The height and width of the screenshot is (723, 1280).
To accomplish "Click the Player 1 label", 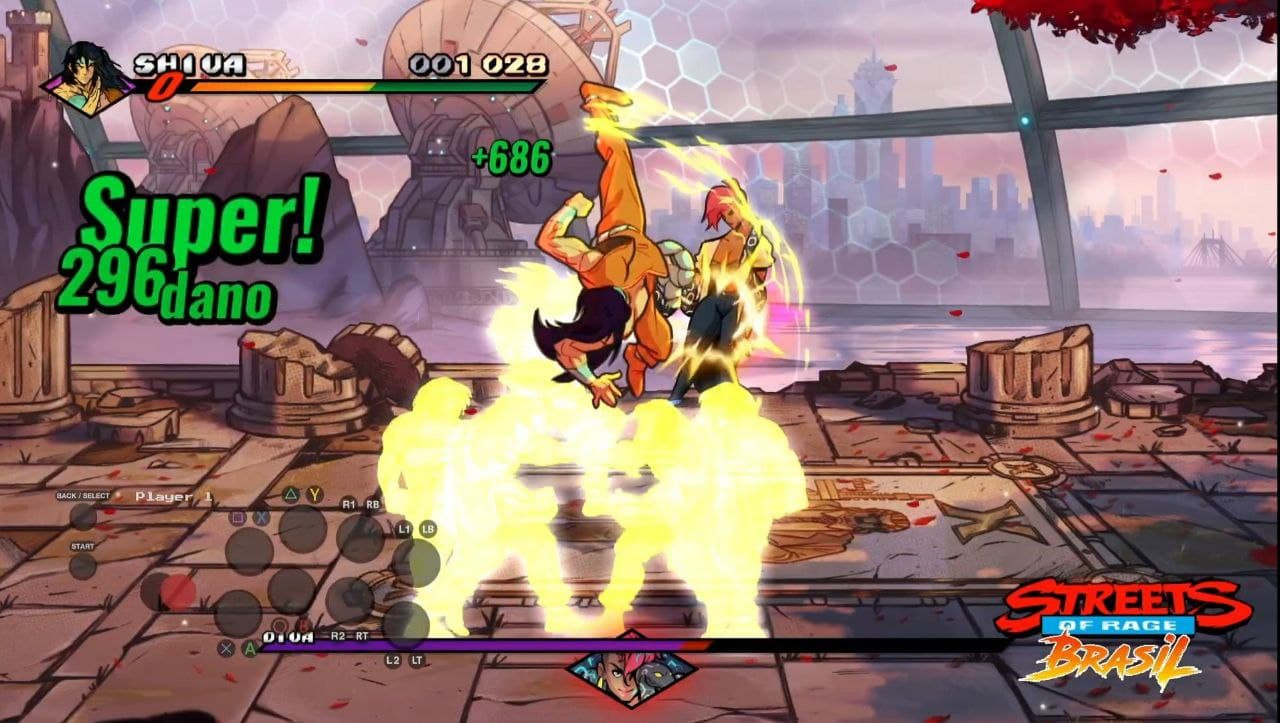I will 174,495.
